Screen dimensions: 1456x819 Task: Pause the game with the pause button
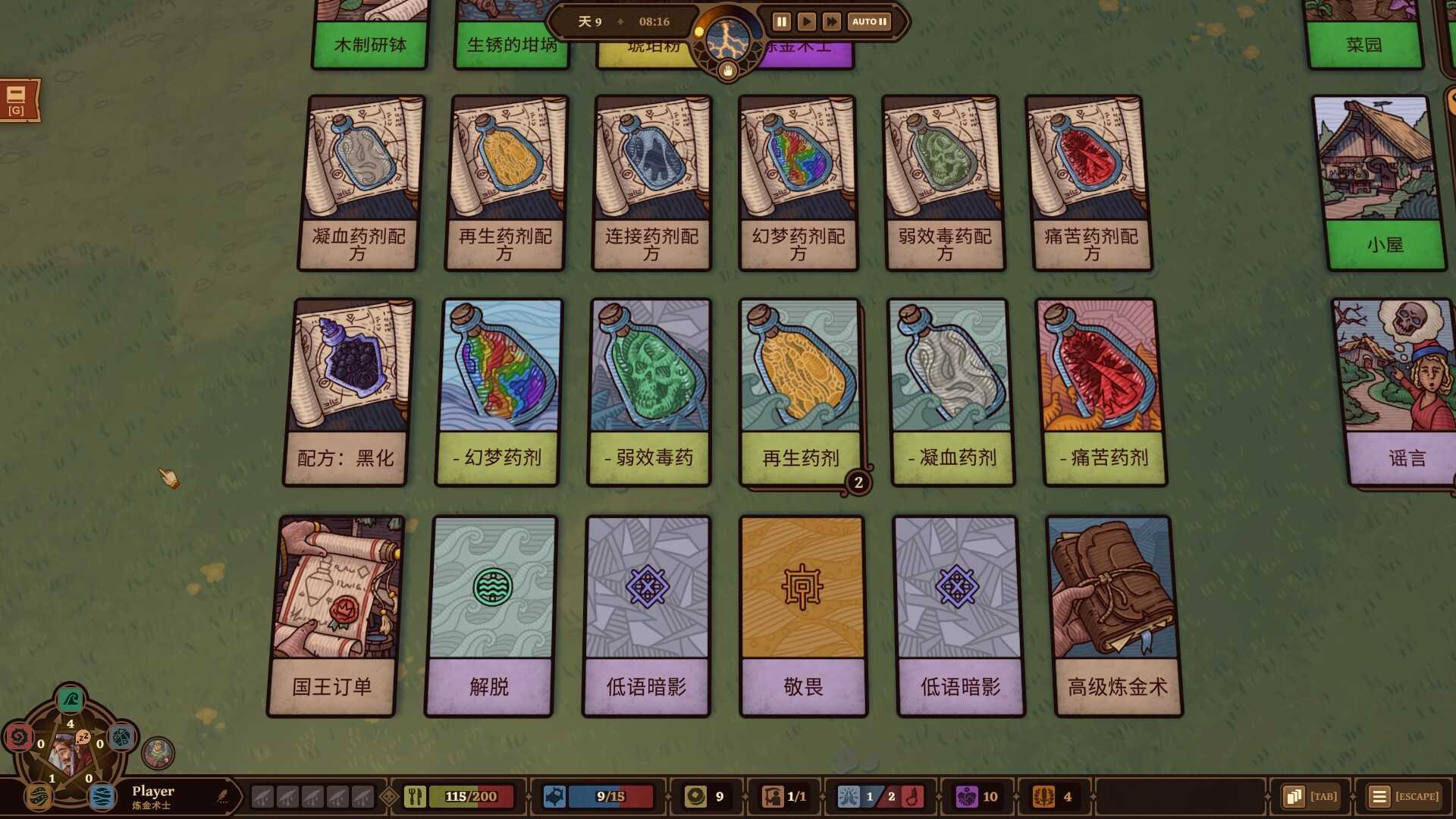(x=780, y=21)
